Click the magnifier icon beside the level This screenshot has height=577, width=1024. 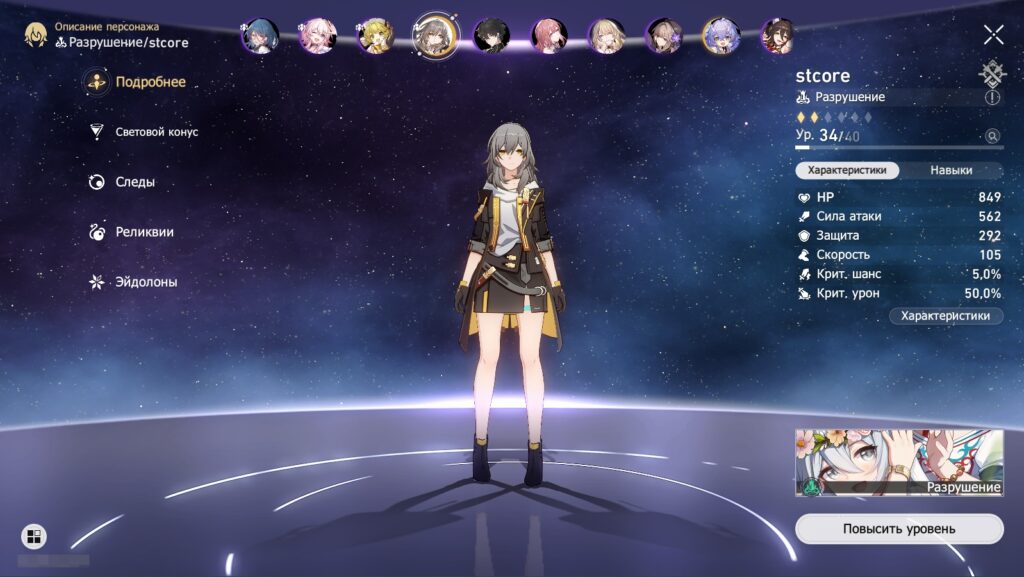click(x=992, y=136)
